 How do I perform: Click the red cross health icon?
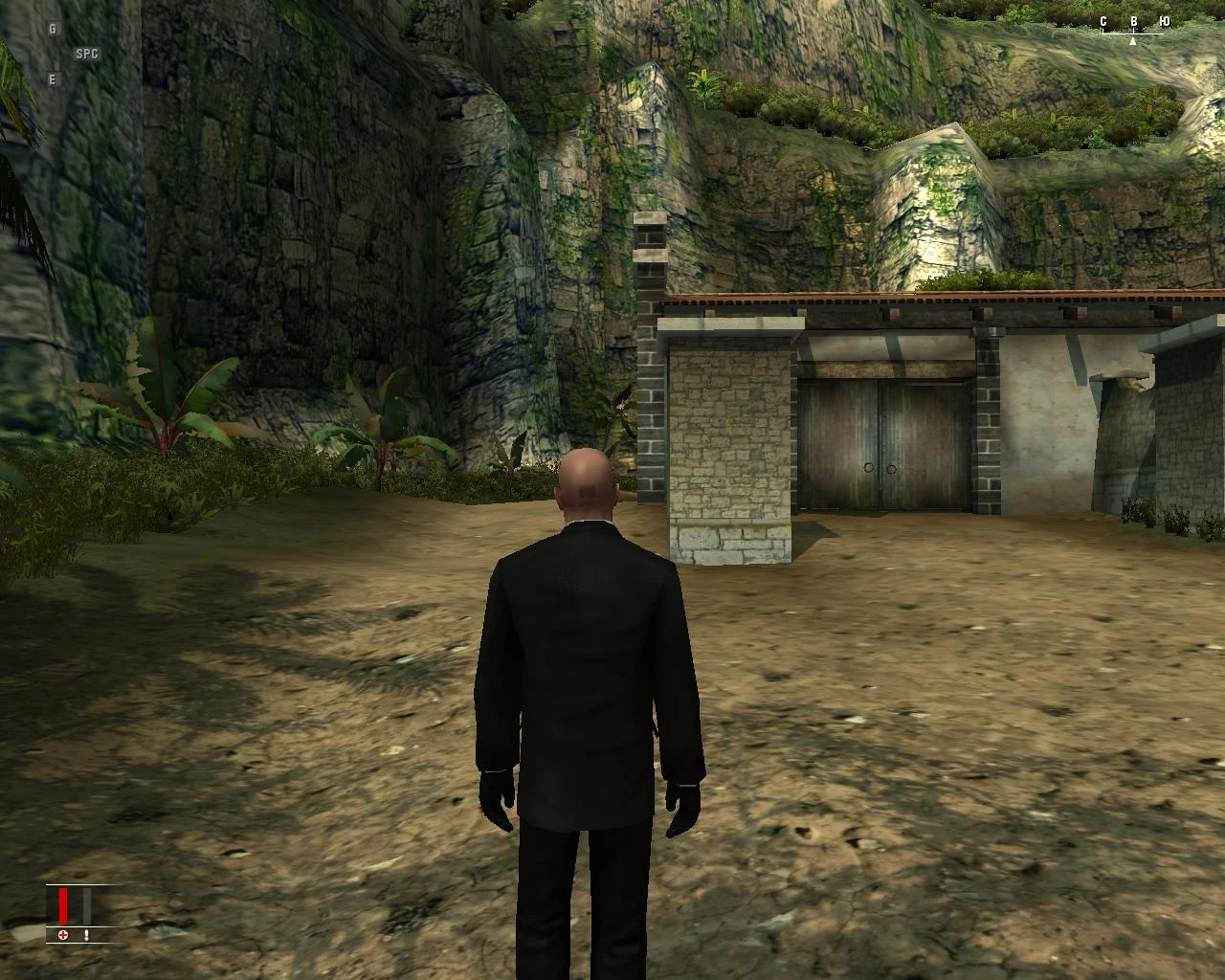62,935
